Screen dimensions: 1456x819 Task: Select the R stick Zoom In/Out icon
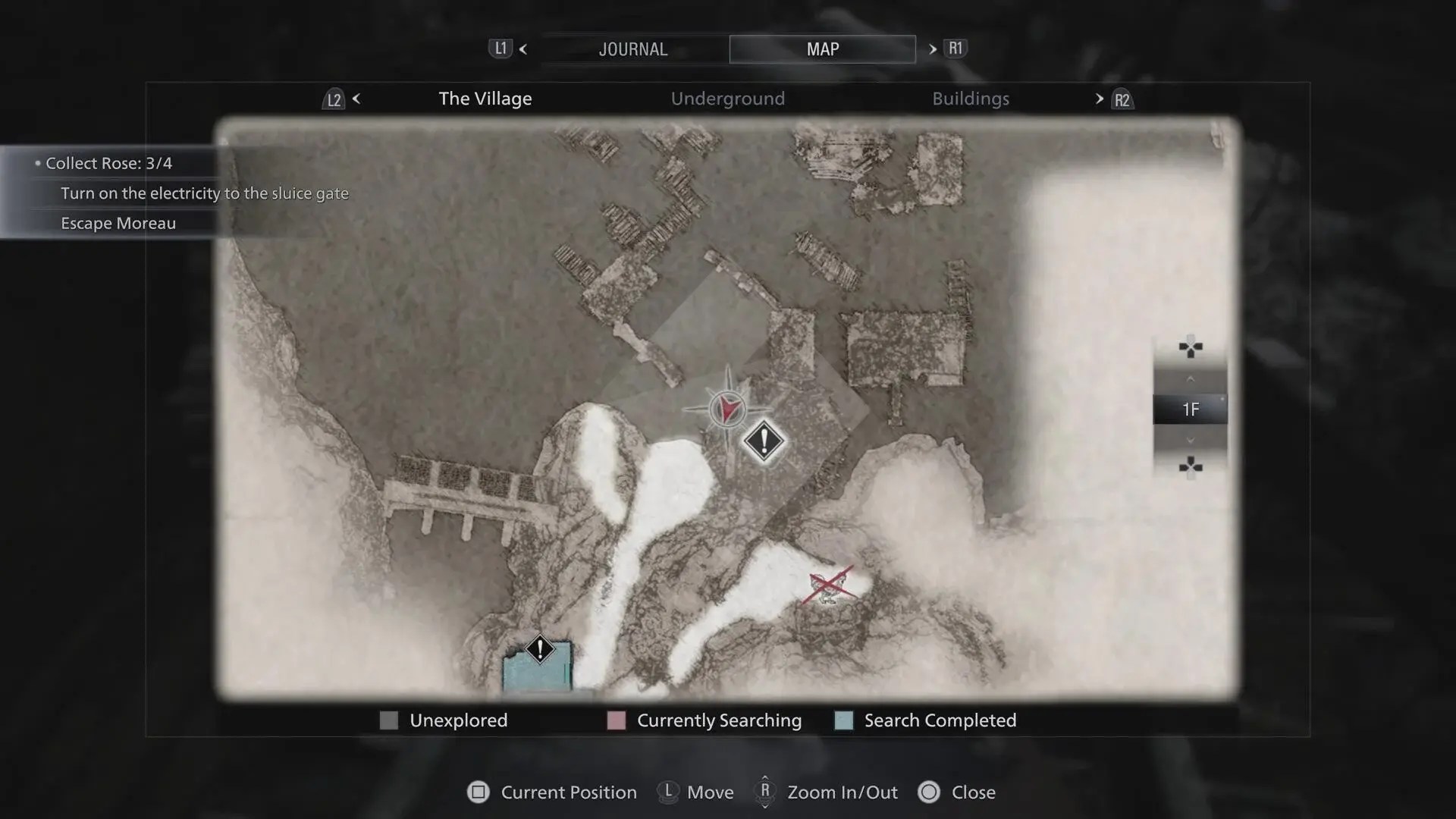[x=765, y=792]
